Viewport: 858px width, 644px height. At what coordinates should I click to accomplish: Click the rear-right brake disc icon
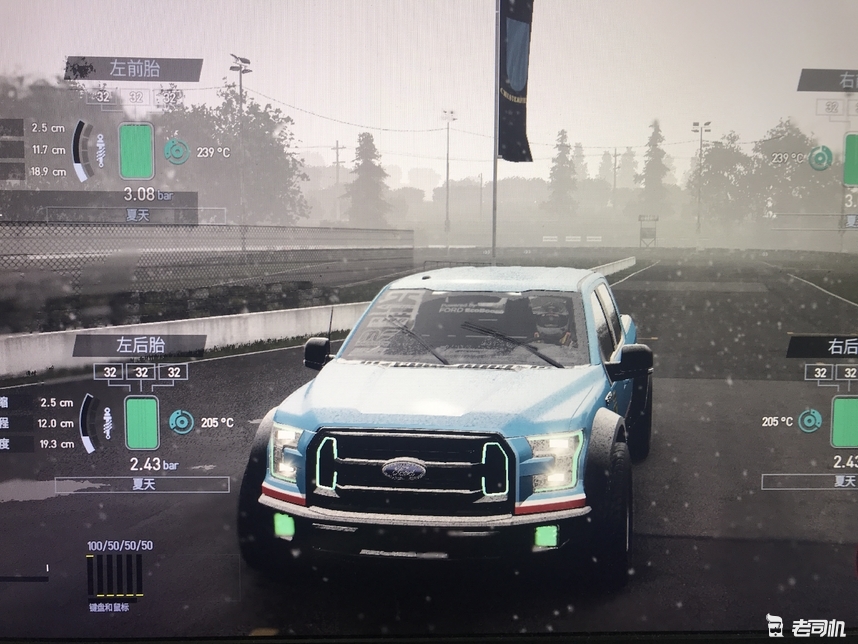pyautogui.click(x=809, y=421)
